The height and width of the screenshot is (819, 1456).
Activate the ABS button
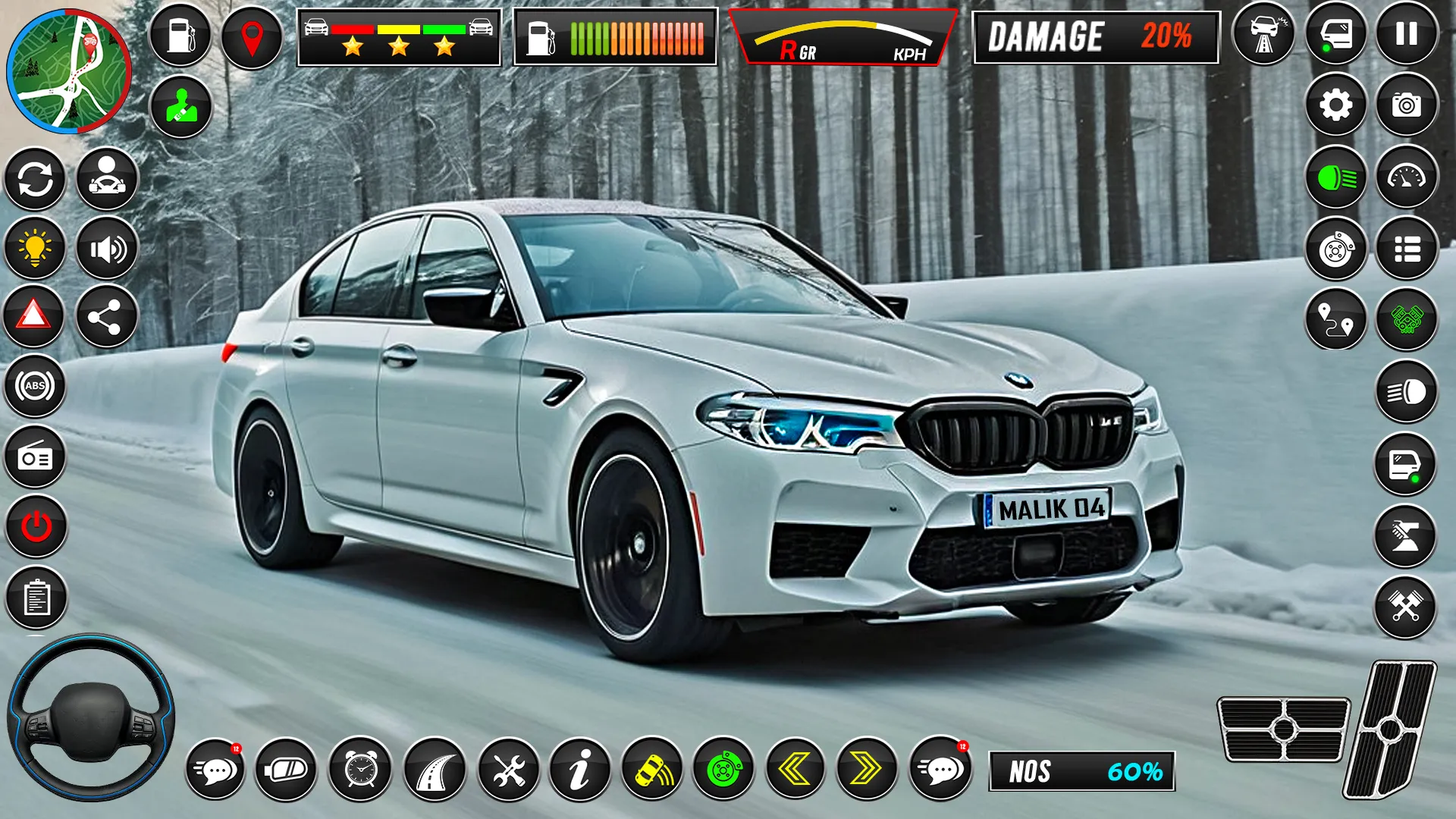(x=35, y=386)
